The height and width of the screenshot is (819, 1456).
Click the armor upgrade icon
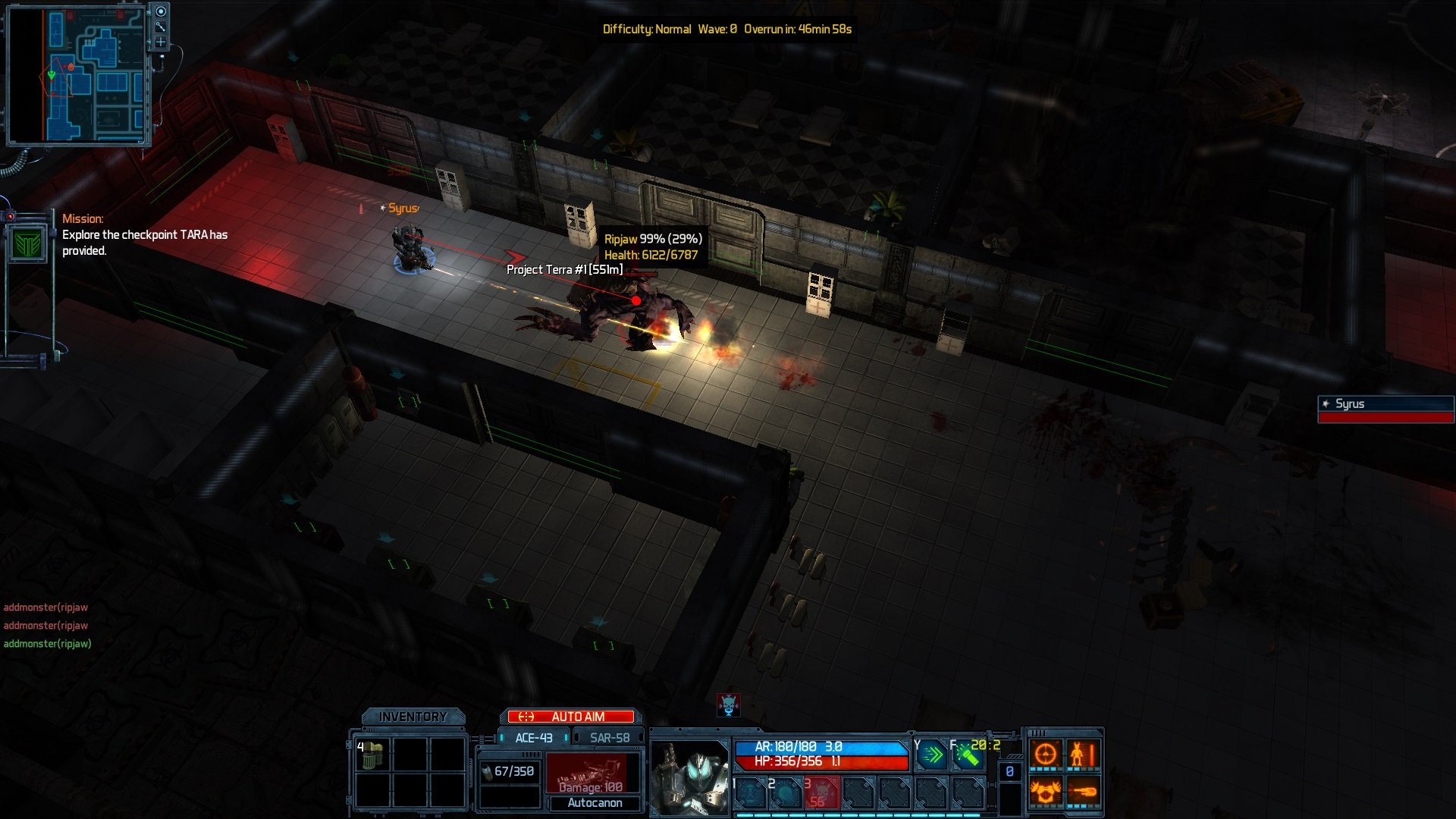coord(1046,792)
